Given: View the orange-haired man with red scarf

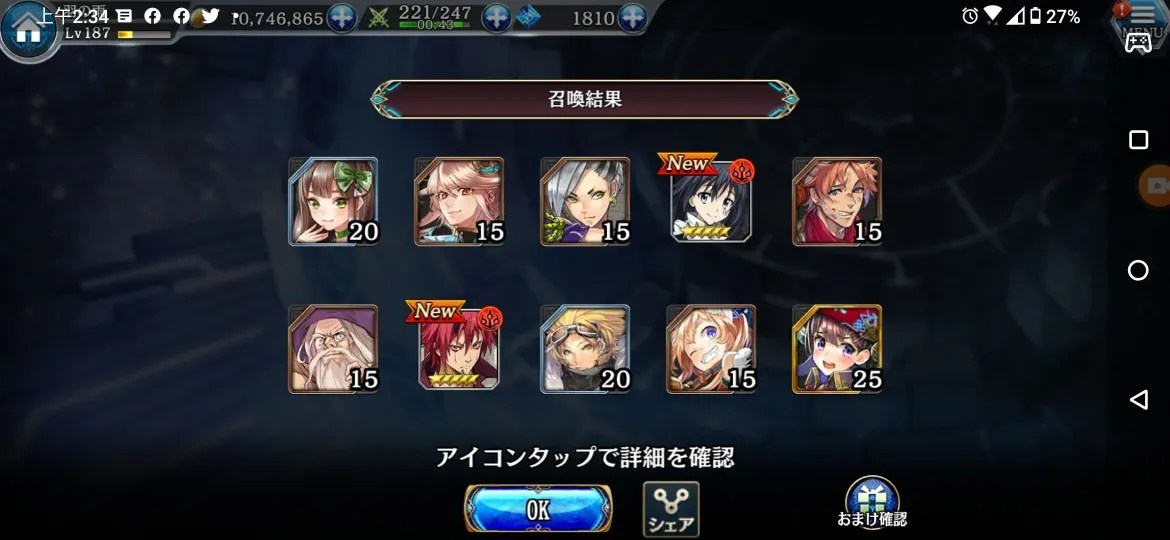Looking at the screenshot, I should tap(837, 201).
